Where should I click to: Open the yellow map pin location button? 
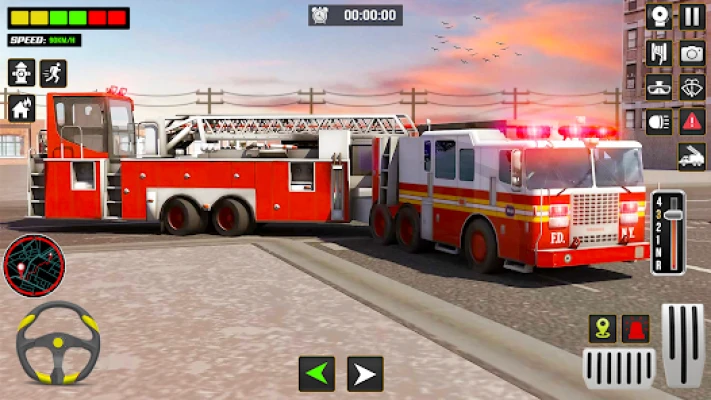[602, 328]
